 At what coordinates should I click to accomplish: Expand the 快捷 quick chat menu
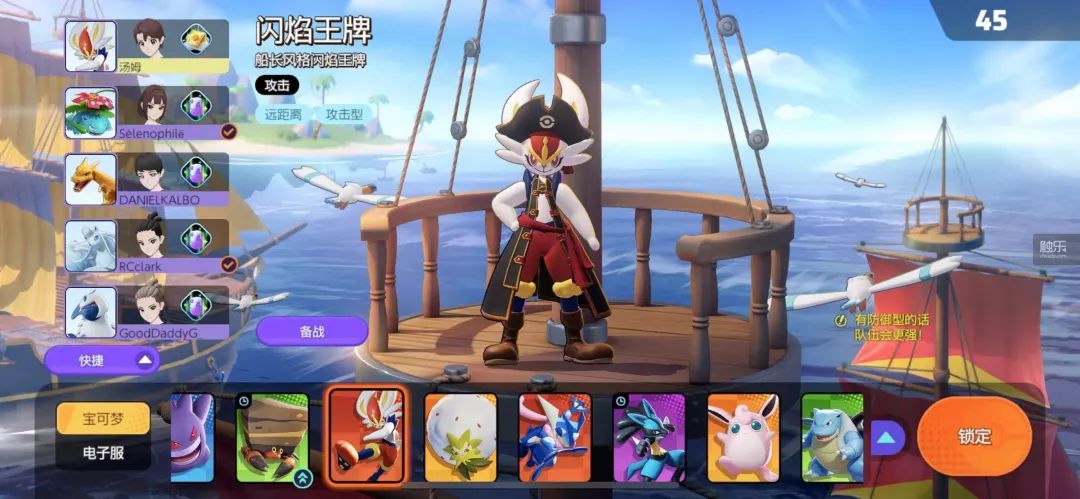point(102,359)
